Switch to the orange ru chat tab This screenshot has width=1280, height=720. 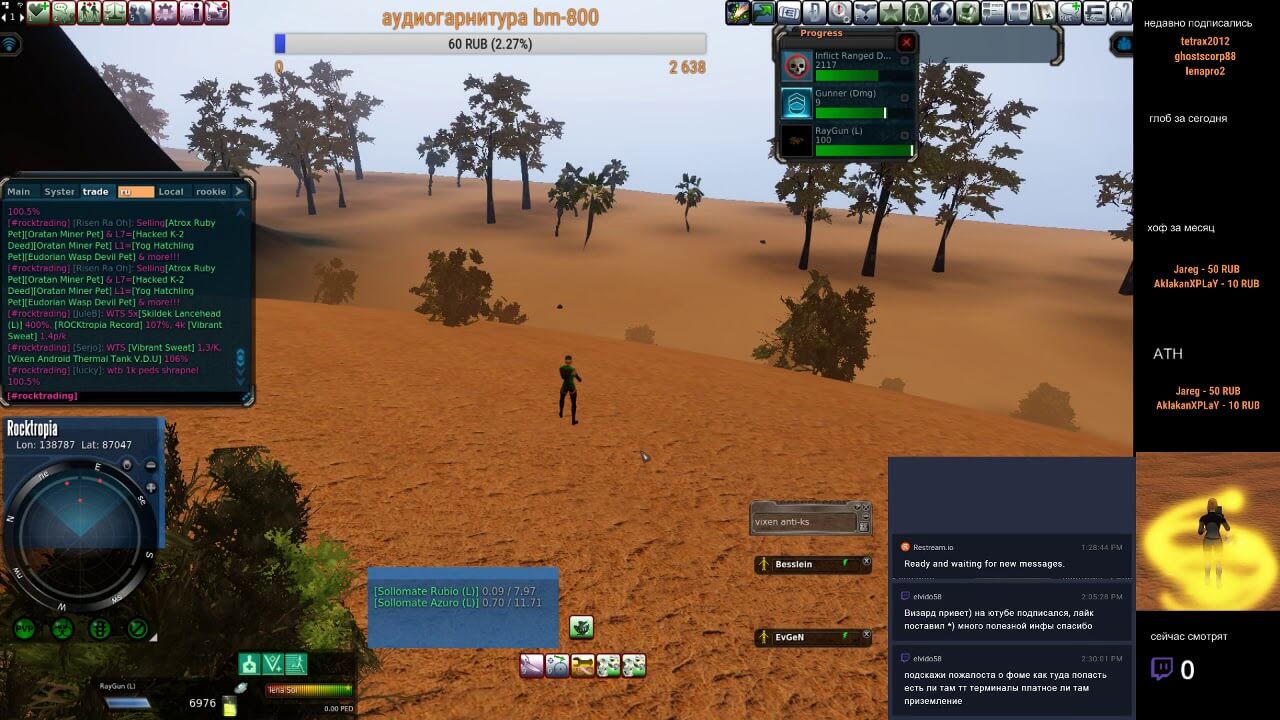(135, 191)
